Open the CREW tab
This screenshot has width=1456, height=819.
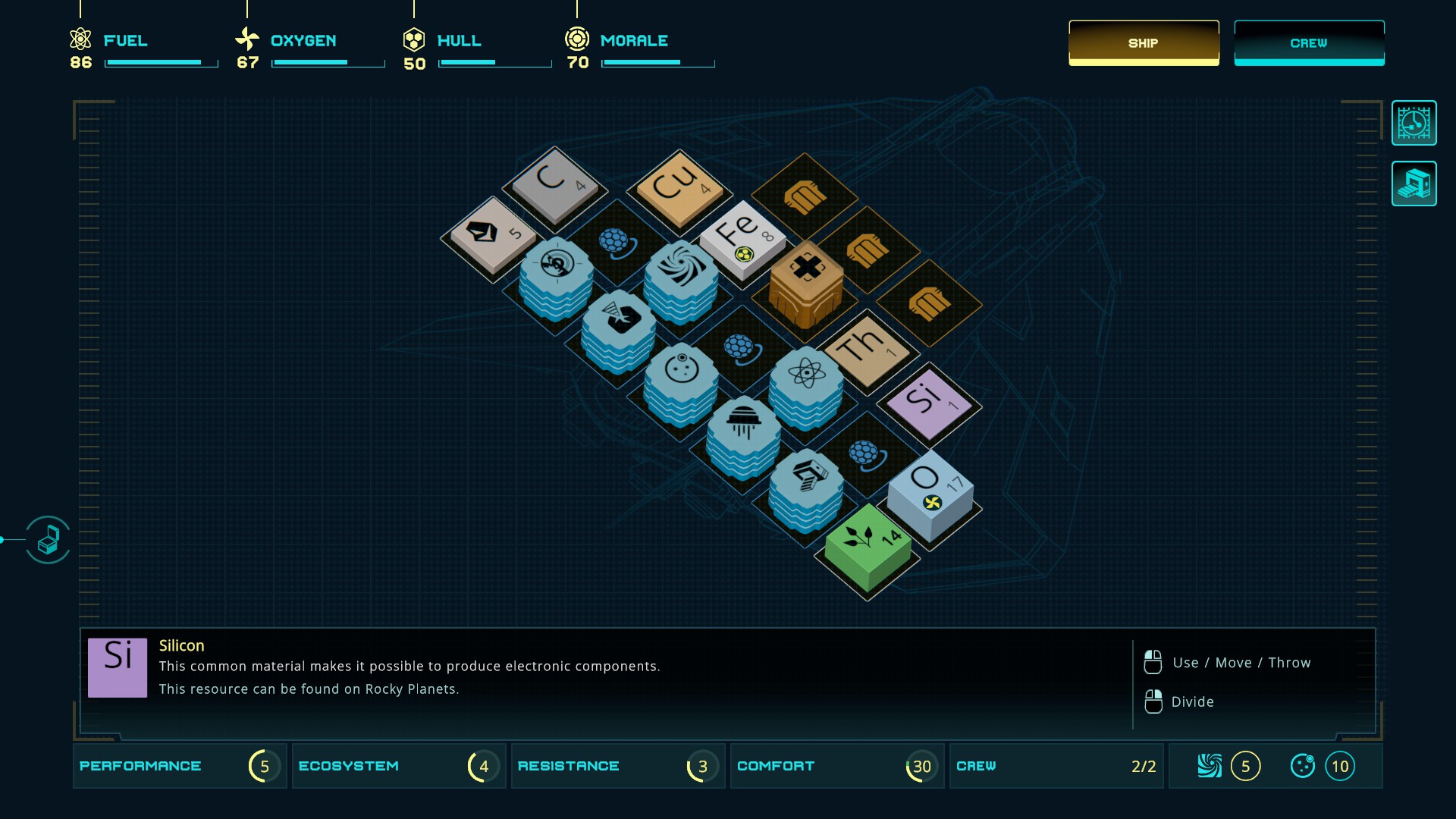tap(1309, 43)
